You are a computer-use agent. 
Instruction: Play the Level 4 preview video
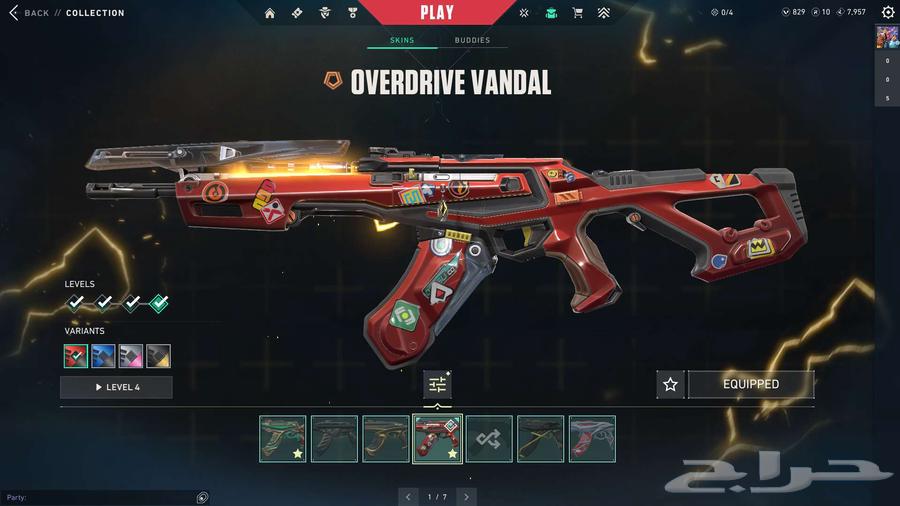click(116, 387)
